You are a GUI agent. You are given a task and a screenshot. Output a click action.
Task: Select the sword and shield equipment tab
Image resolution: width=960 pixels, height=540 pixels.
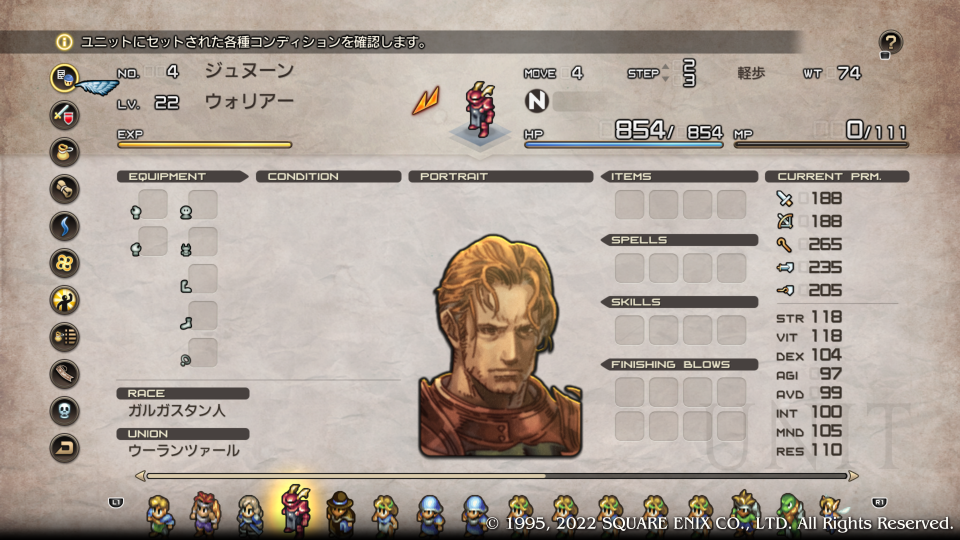[65, 113]
